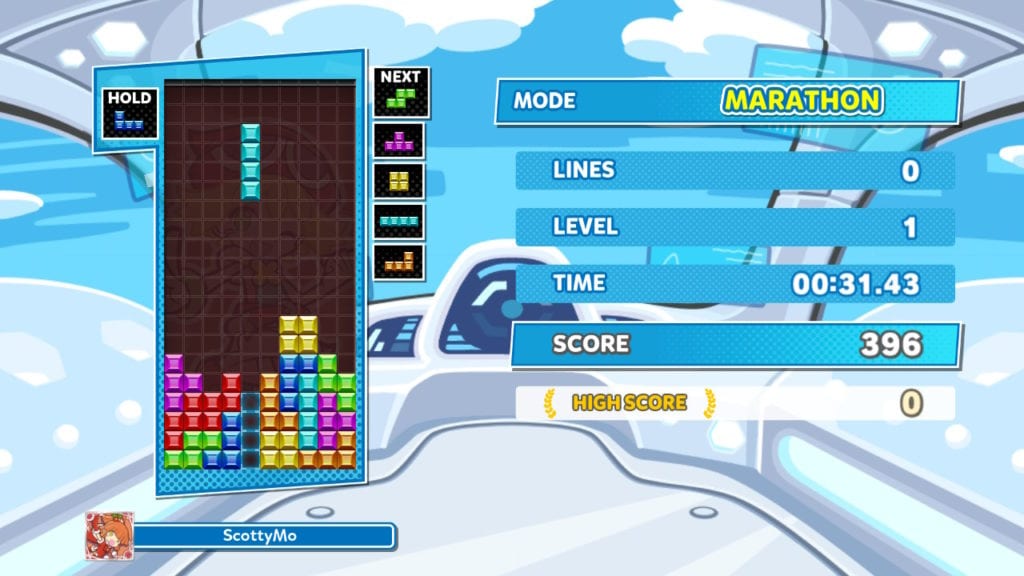Click the ScottyMo player avatar

point(109,536)
